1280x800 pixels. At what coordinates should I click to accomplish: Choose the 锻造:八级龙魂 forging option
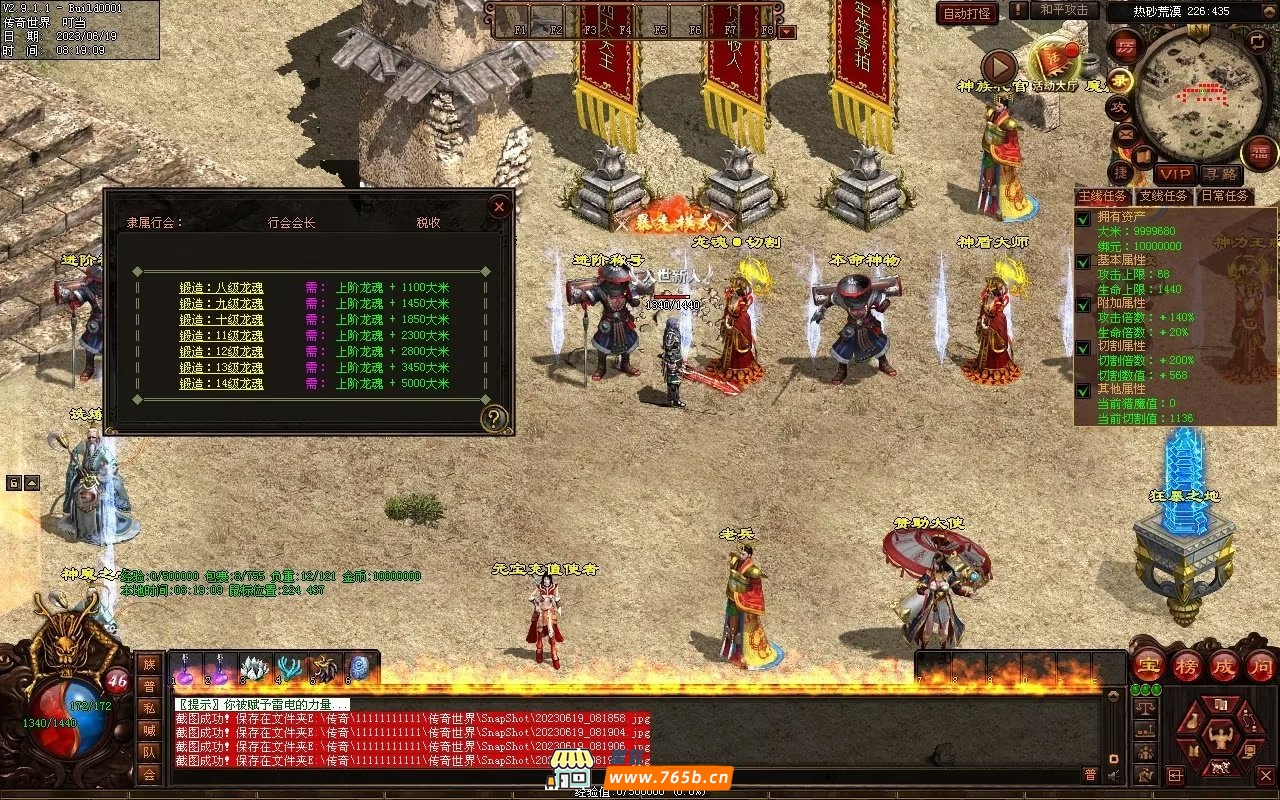coord(221,288)
